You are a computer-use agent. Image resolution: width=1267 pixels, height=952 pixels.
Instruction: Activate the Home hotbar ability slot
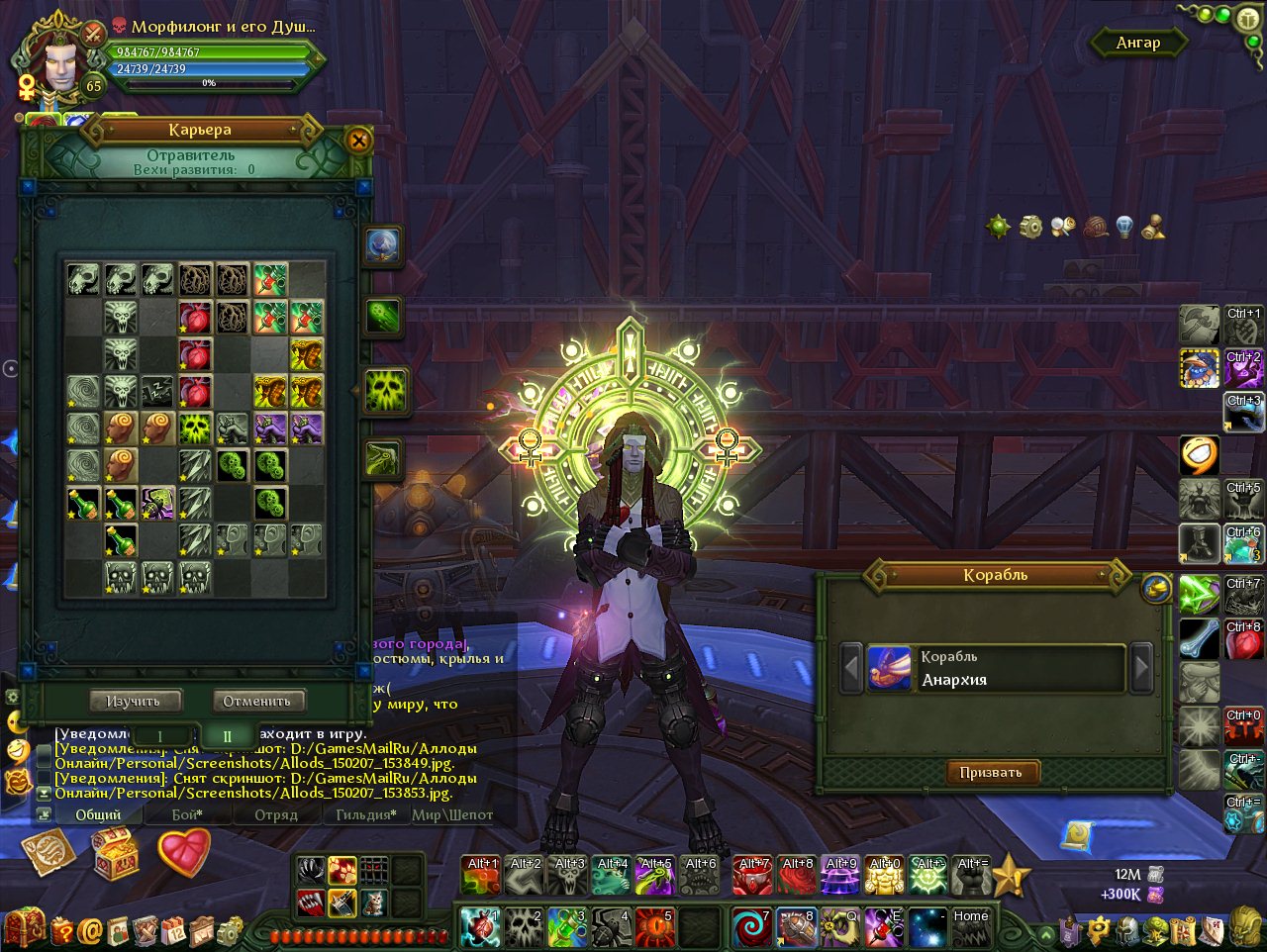pos(970,928)
